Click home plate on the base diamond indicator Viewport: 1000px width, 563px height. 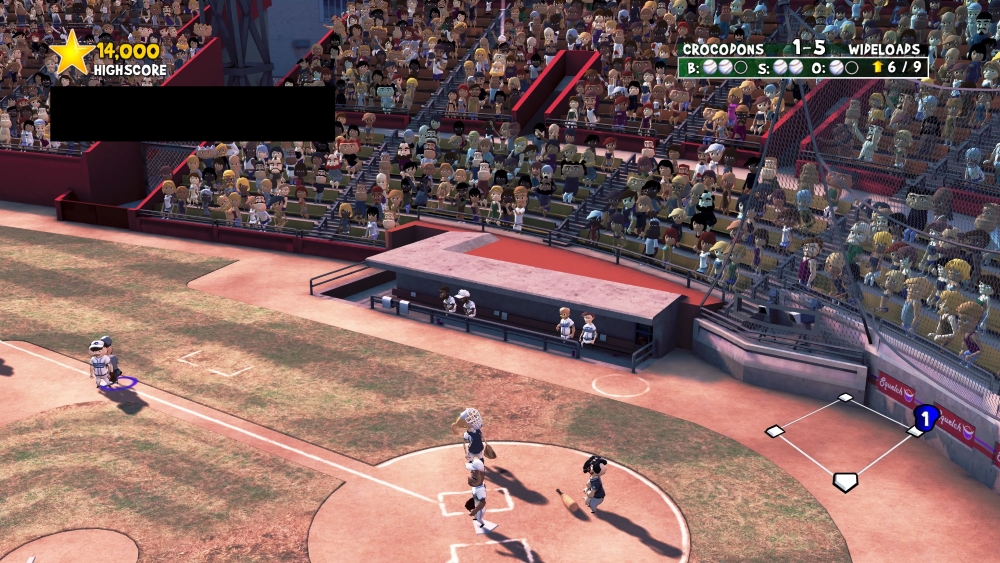(845, 482)
